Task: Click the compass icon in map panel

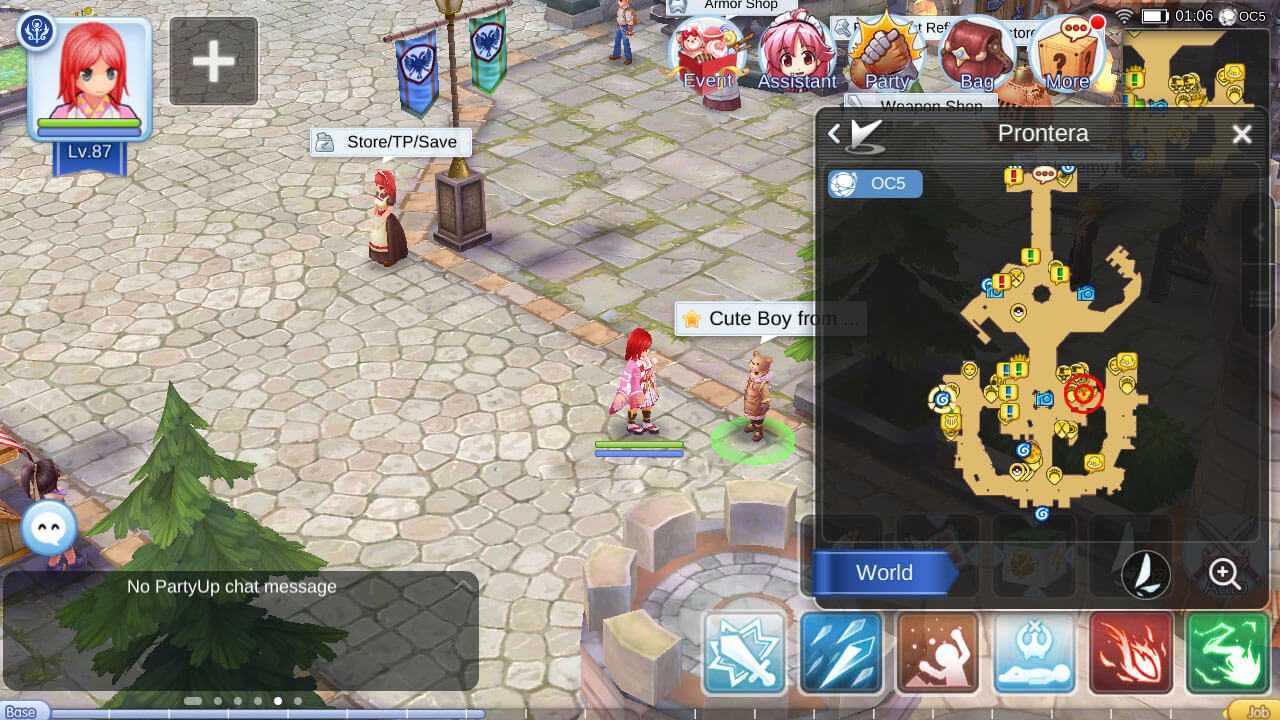Action: point(1146,573)
